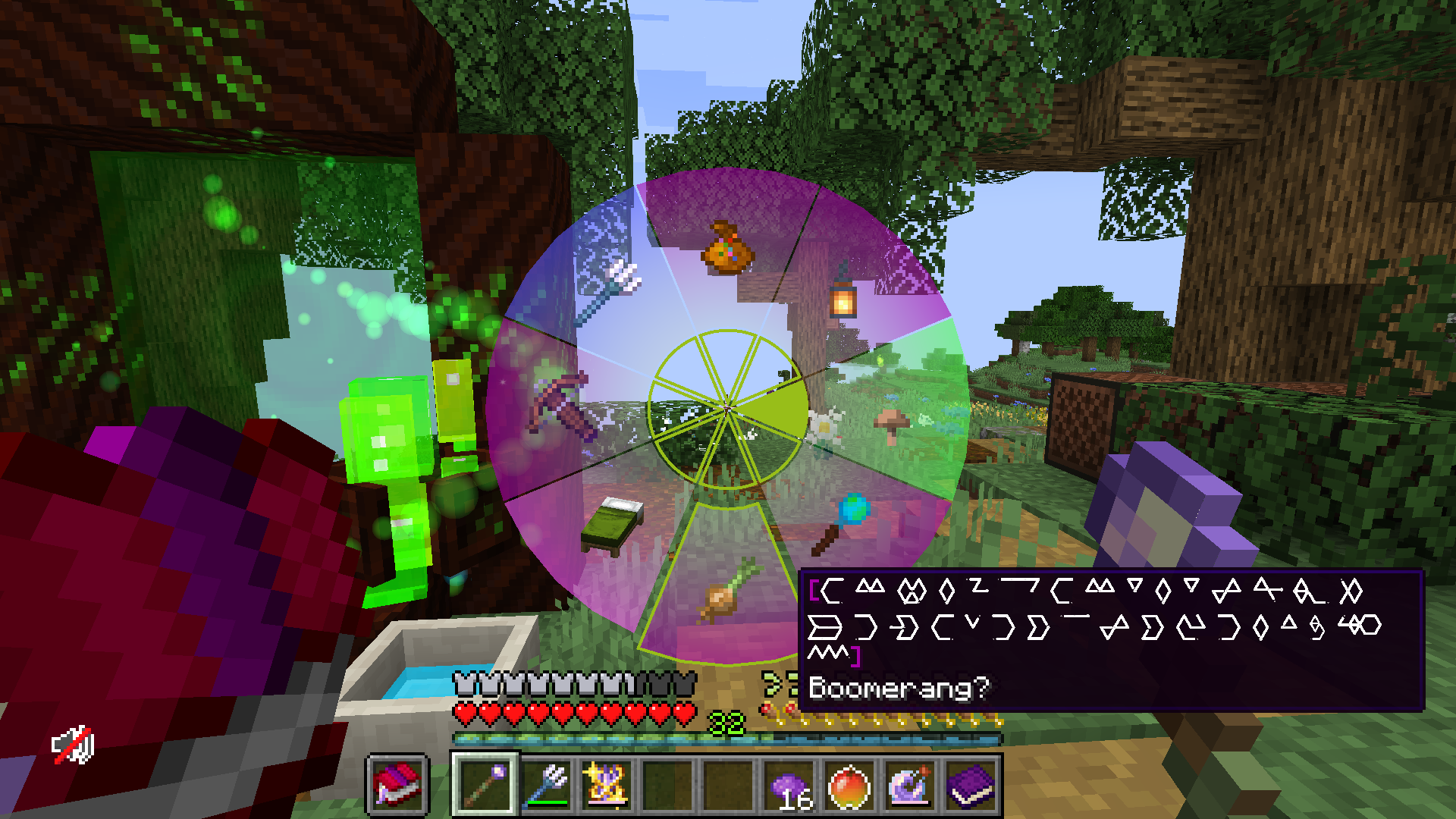Click the XP level number 32
This screenshot has width=1456, height=819.
[x=726, y=722]
